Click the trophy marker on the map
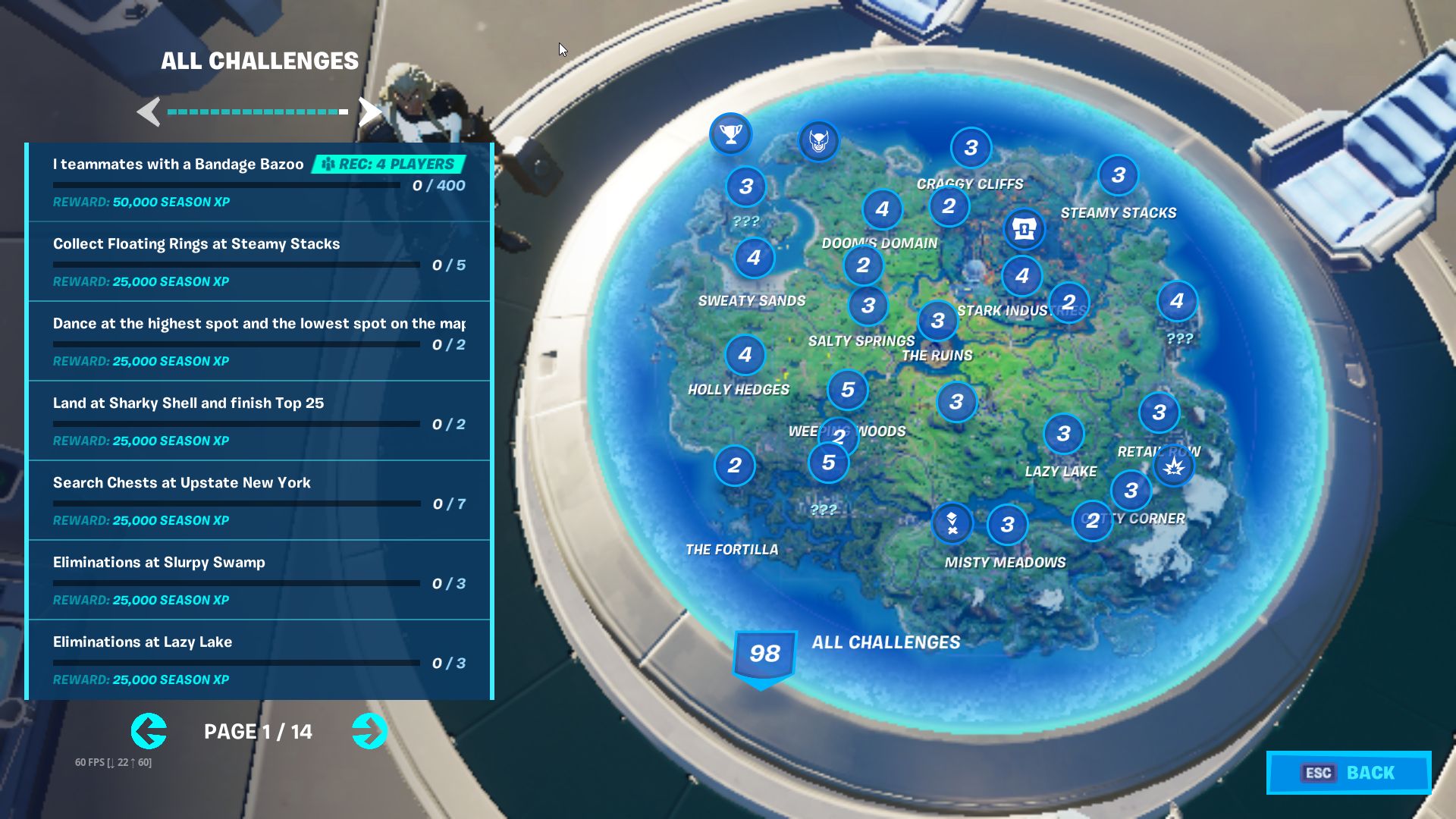 [730, 134]
